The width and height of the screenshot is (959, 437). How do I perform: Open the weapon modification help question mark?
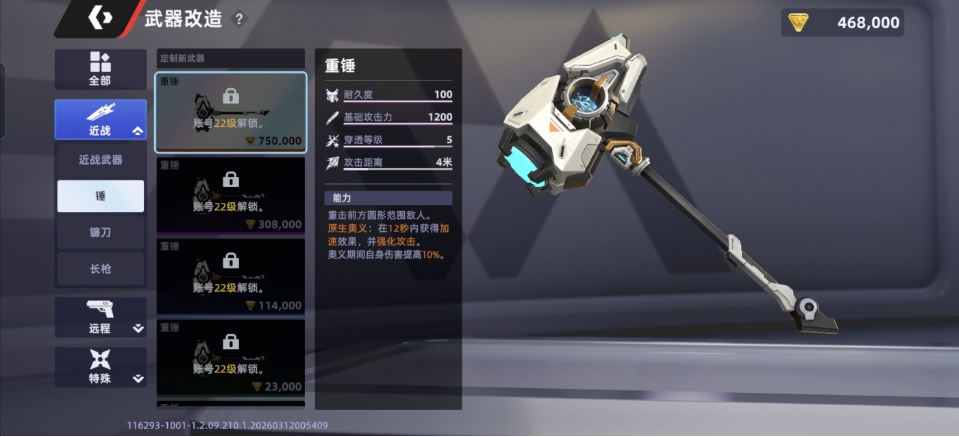[x=238, y=19]
